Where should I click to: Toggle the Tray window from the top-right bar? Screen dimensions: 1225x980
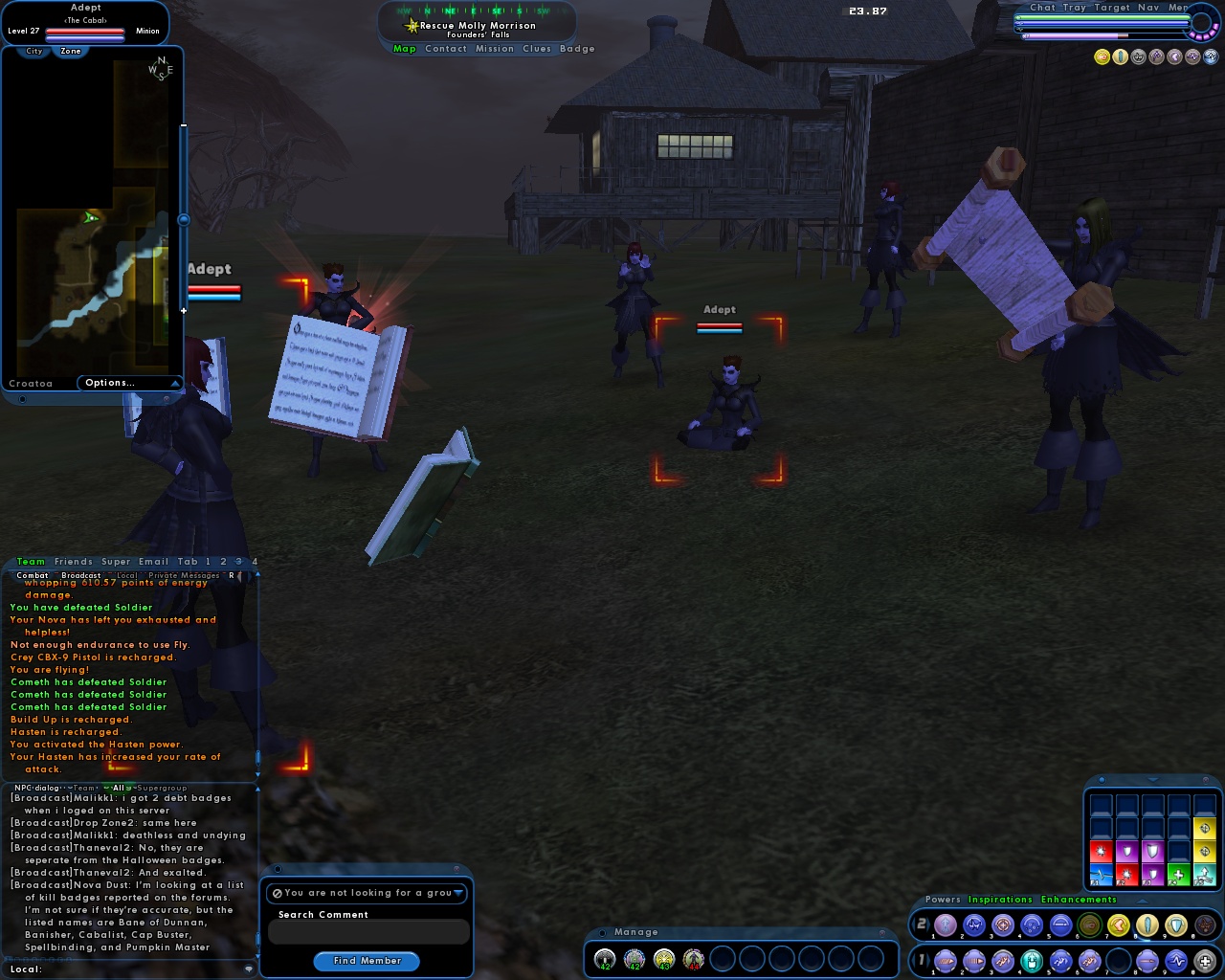[x=1075, y=8]
